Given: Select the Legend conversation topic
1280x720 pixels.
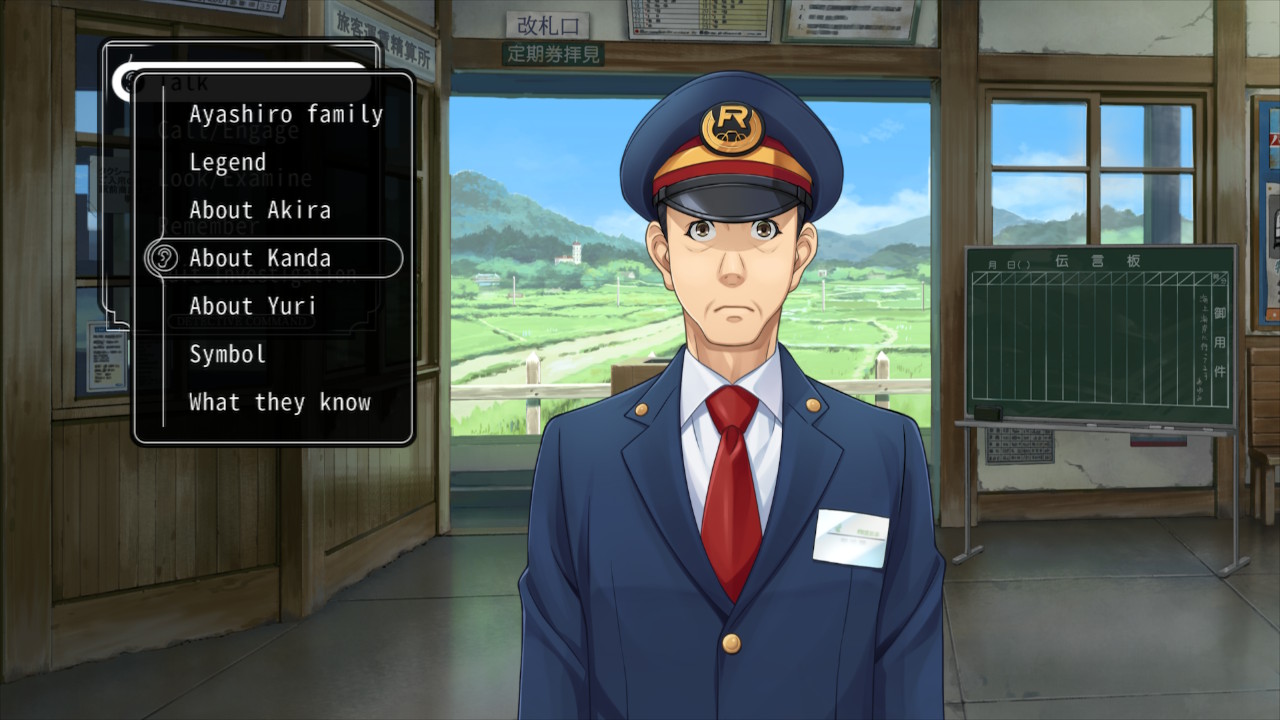Looking at the screenshot, I should click(227, 162).
